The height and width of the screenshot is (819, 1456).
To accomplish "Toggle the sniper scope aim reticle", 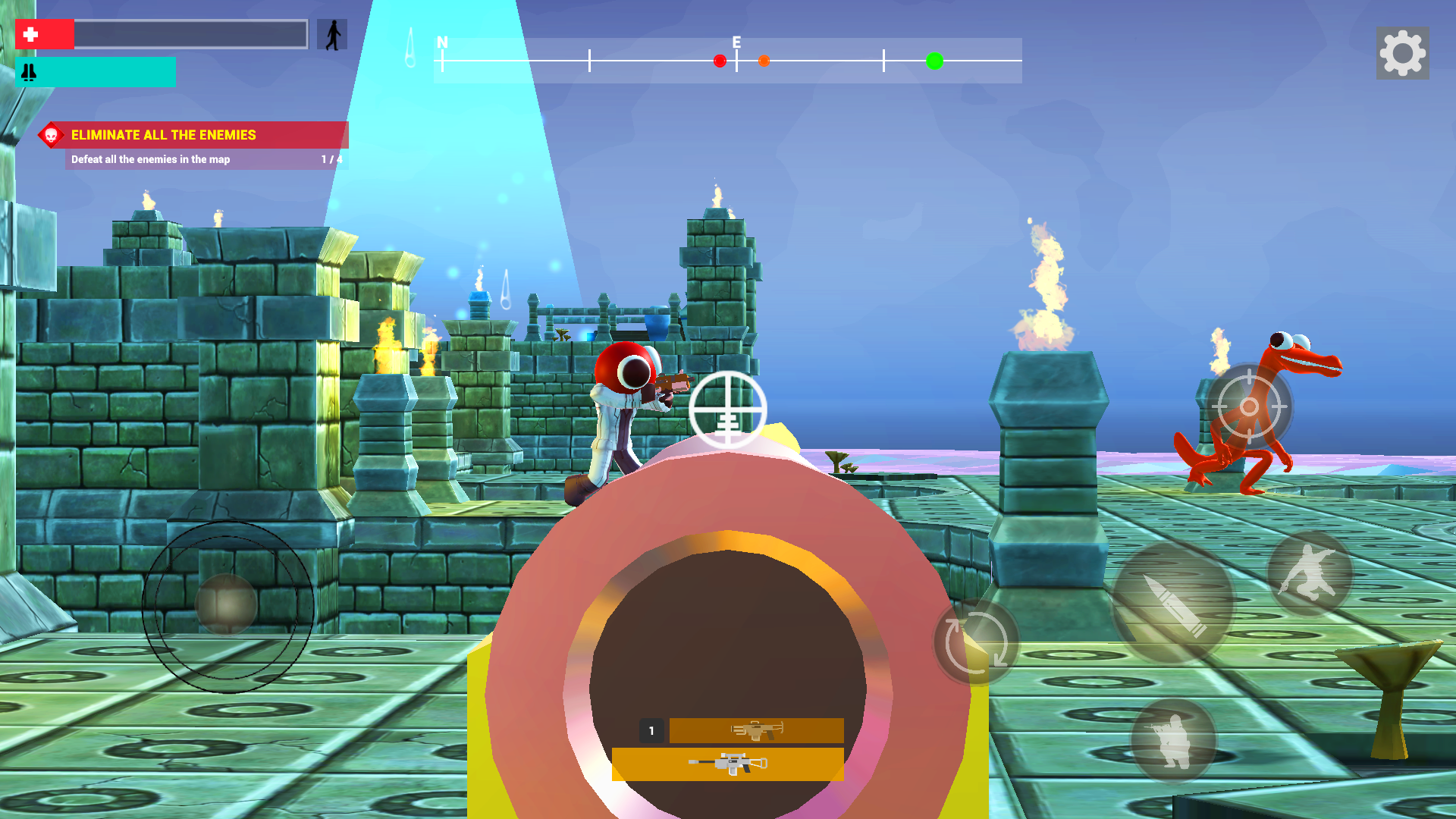I will [x=726, y=409].
